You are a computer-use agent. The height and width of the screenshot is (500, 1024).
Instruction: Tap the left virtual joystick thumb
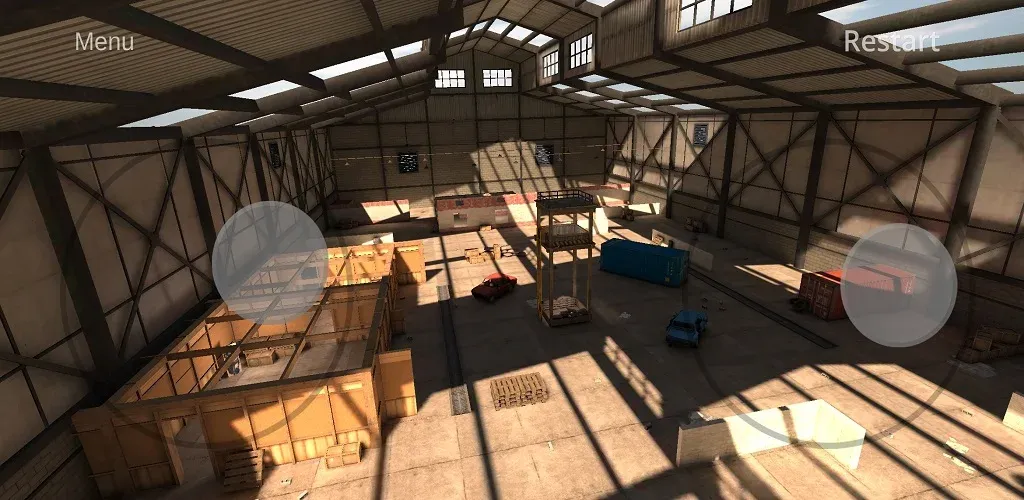pos(270,259)
